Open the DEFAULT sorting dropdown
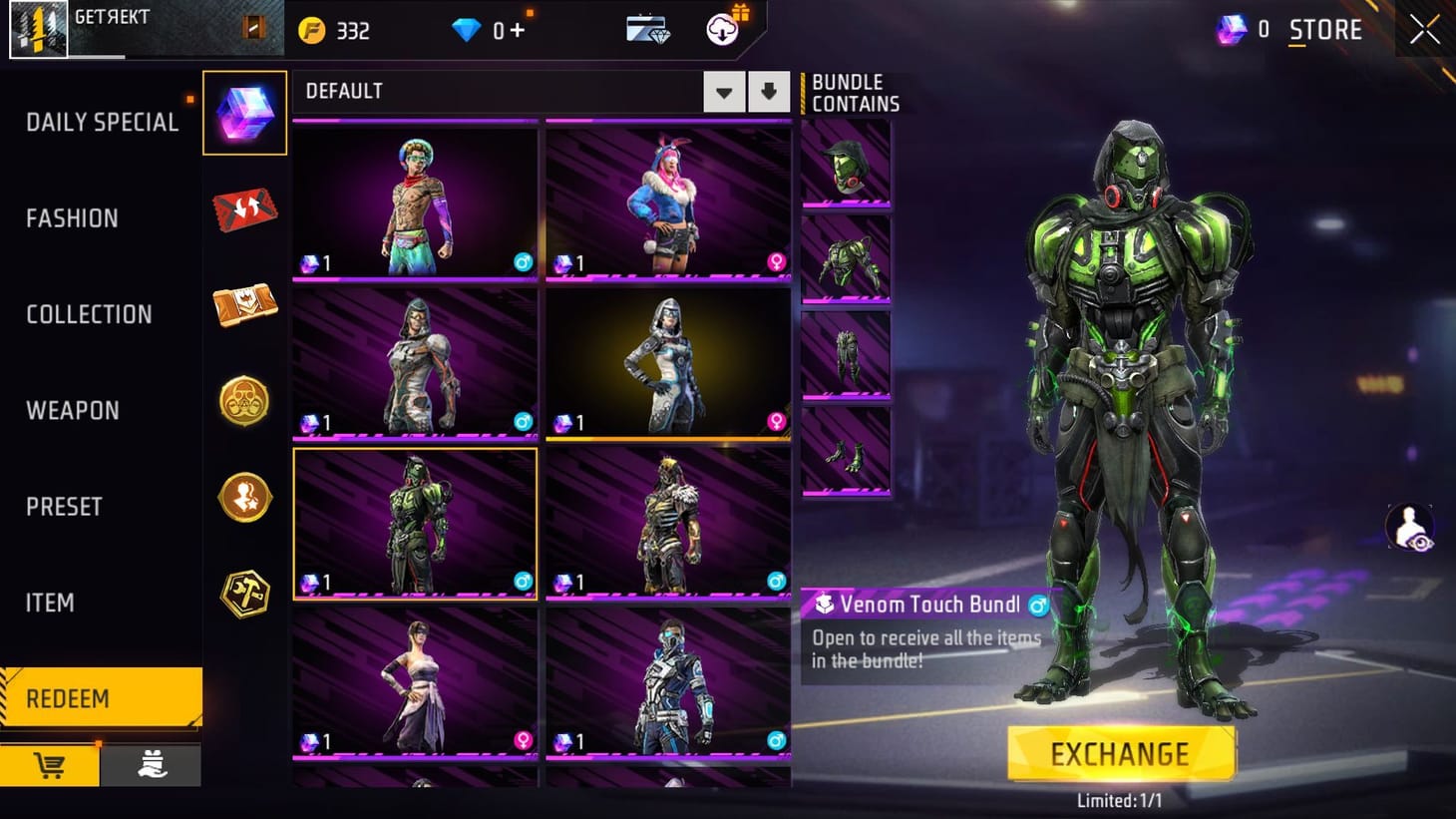1456x819 pixels. click(724, 91)
